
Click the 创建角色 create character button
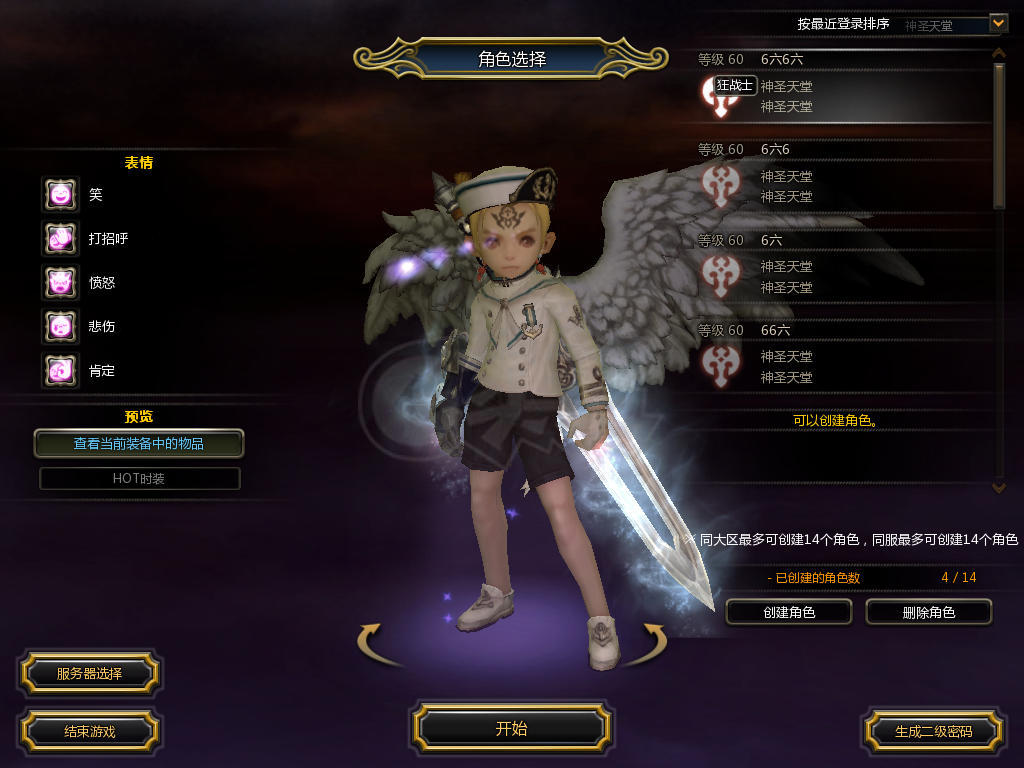[789, 612]
